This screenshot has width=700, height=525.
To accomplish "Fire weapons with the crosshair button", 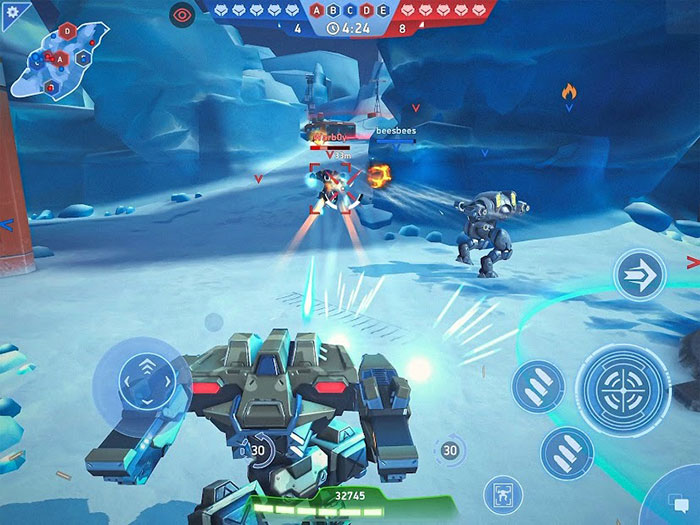I will (623, 389).
